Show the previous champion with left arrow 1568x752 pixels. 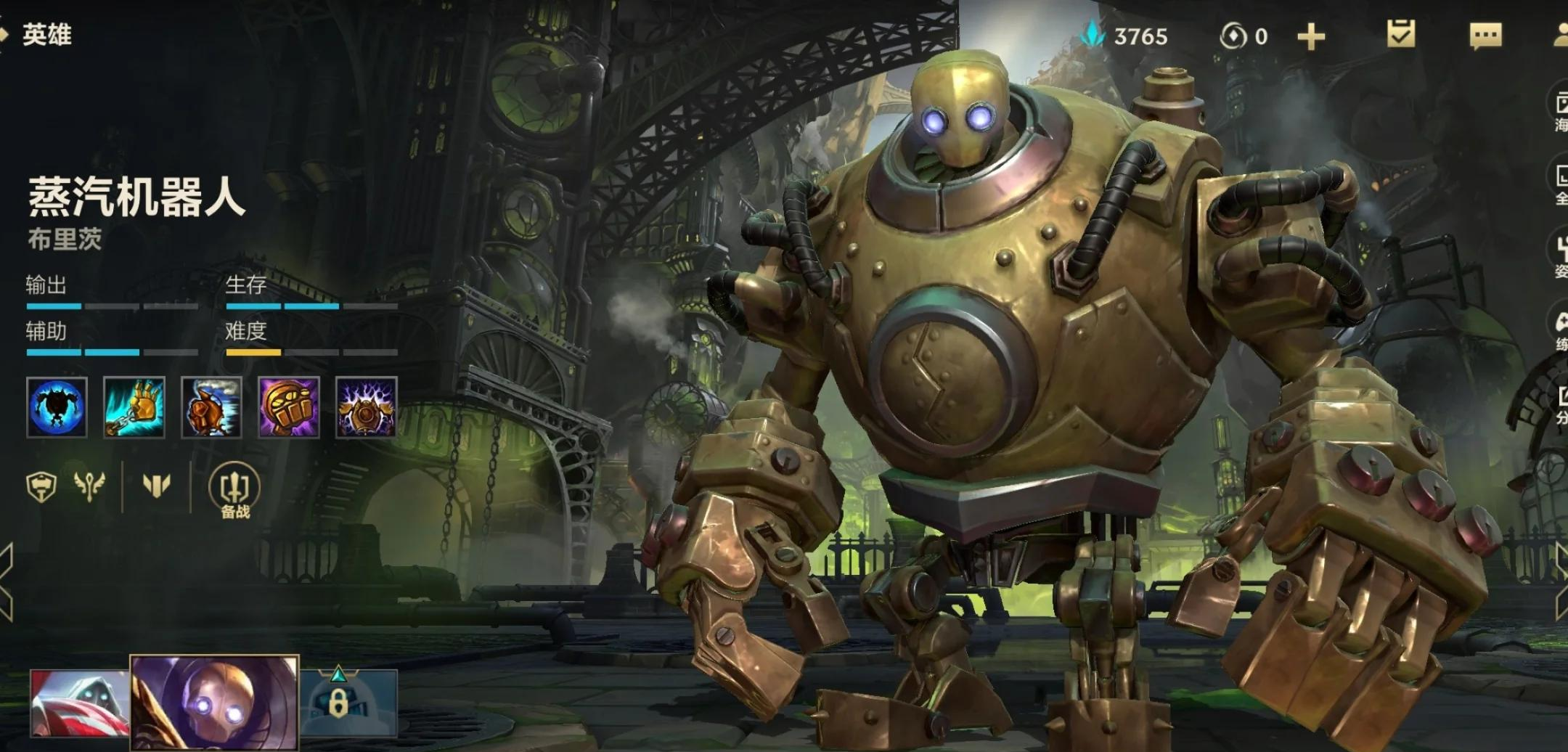[x=6, y=582]
